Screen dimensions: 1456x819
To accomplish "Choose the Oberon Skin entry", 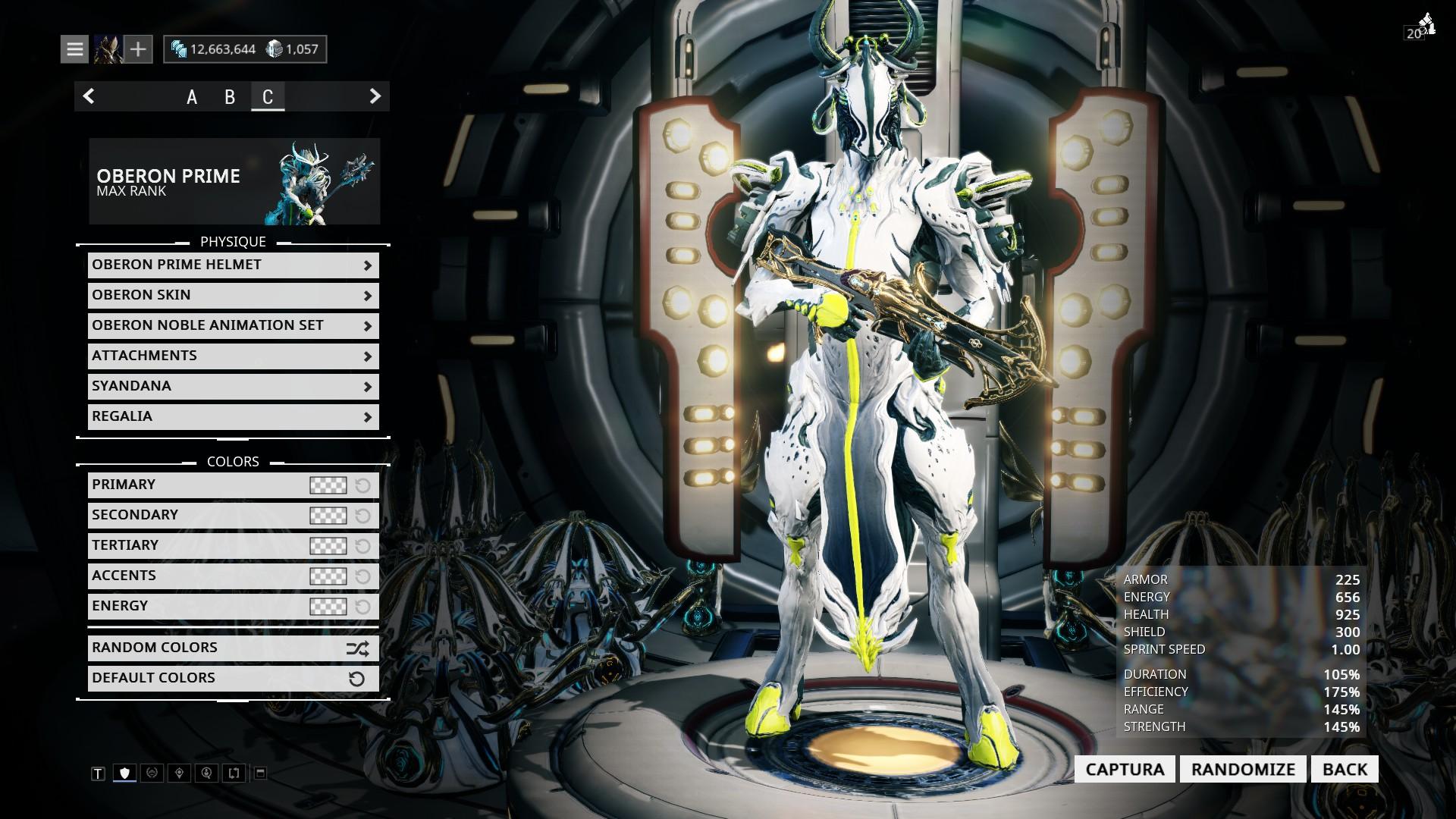I will [x=233, y=295].
